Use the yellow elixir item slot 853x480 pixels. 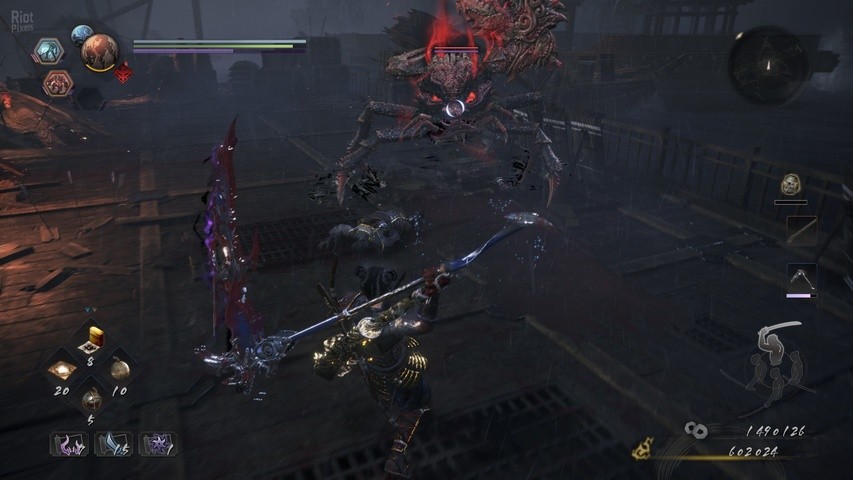[x=96, y=337]
